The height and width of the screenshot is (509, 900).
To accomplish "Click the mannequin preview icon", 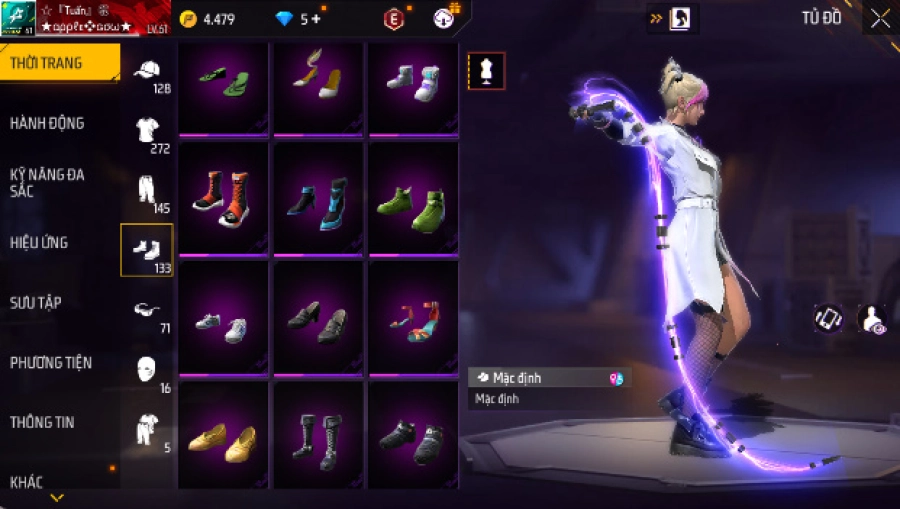I will click(487, 70).
